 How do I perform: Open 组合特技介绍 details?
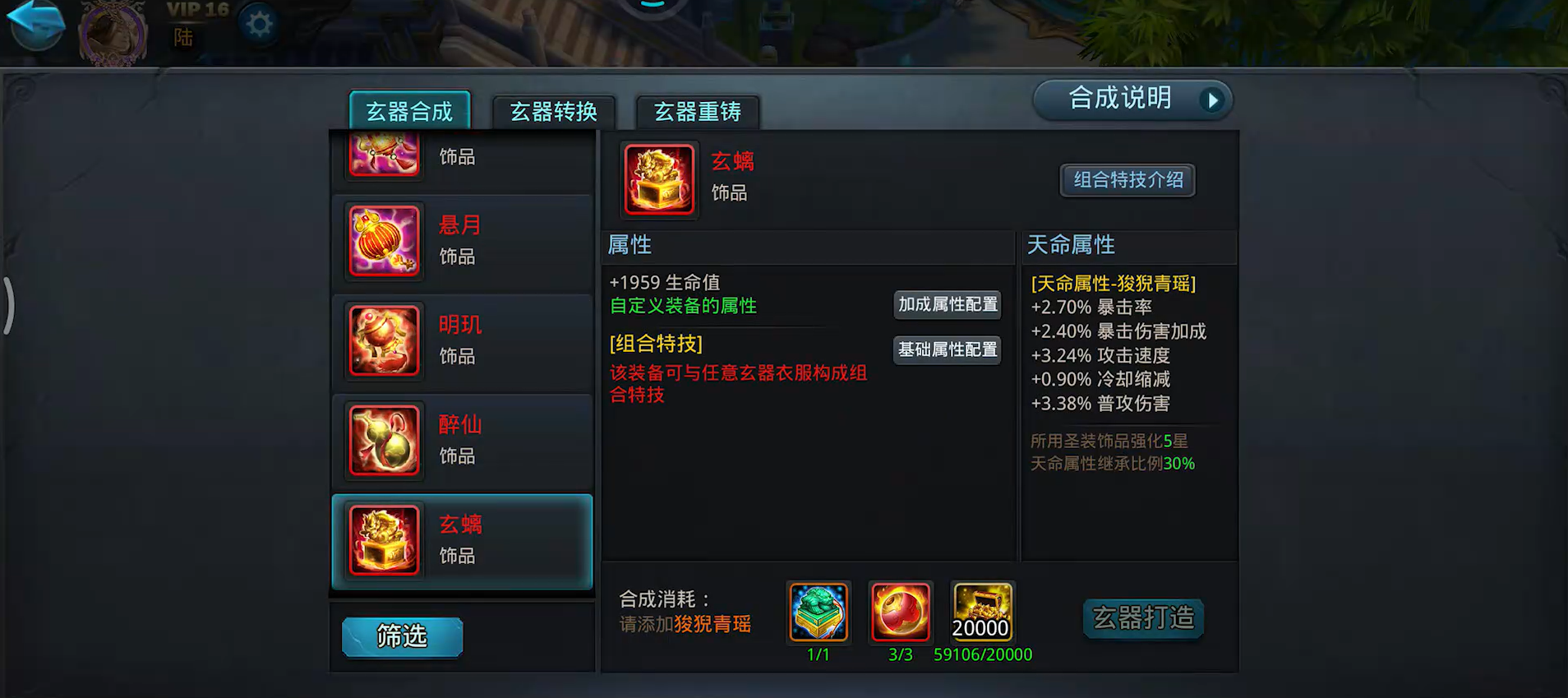coord(1127,180)
